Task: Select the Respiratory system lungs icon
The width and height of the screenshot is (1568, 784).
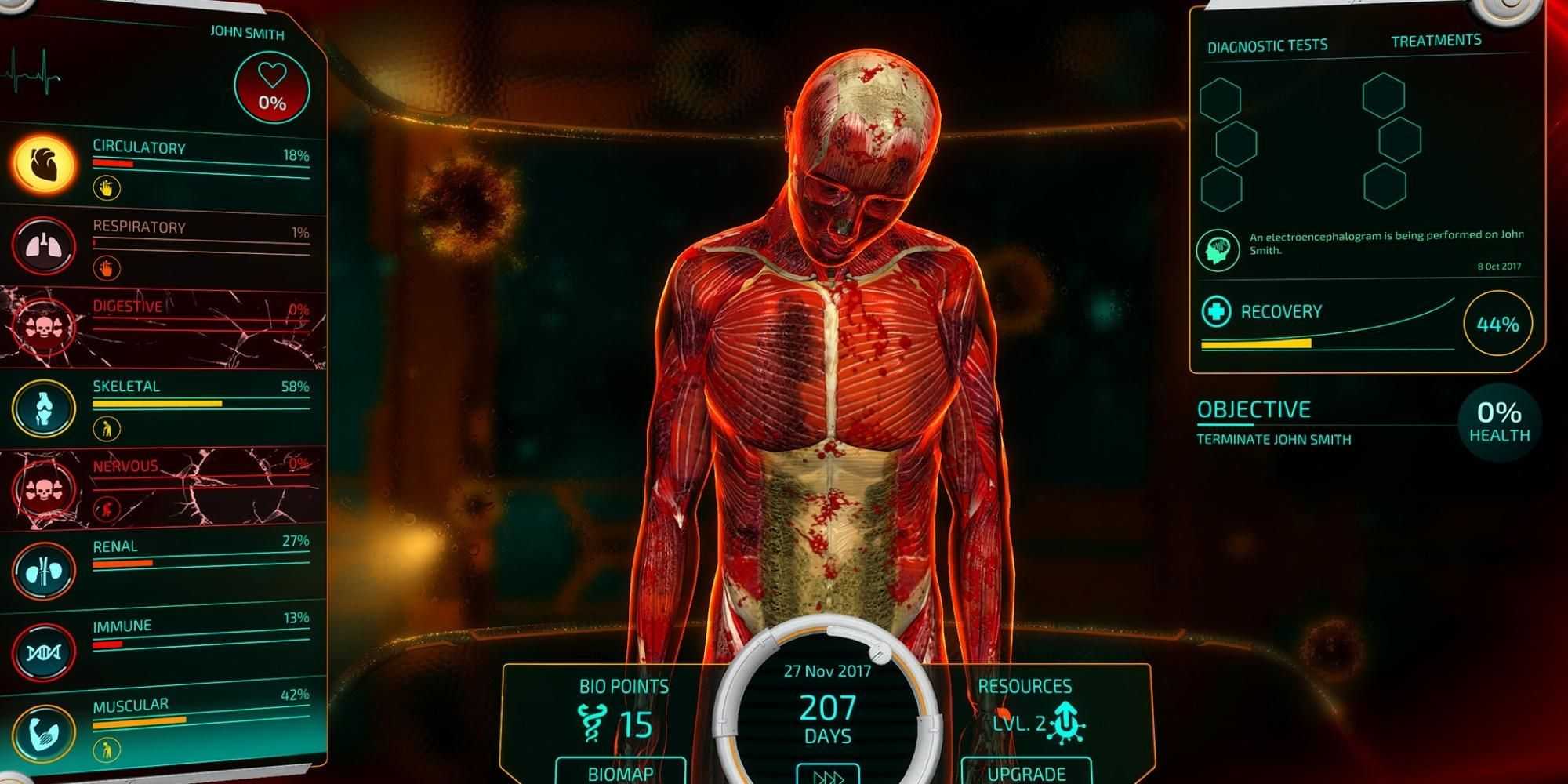Action: pyautogui.click(x=44, y=246)
